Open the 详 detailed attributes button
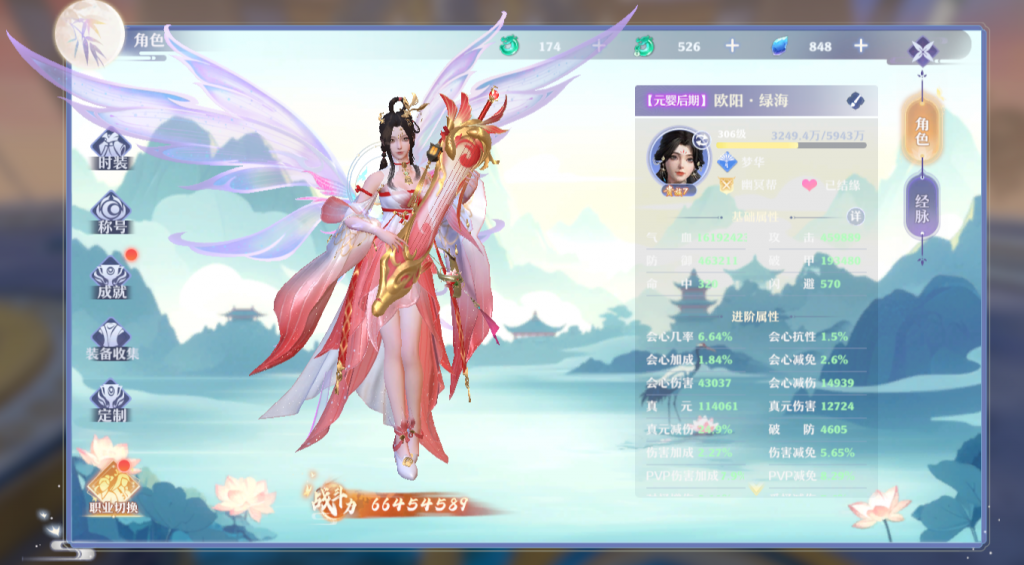The width and height of the screenshot is (1024, 565). pos(855,216)
